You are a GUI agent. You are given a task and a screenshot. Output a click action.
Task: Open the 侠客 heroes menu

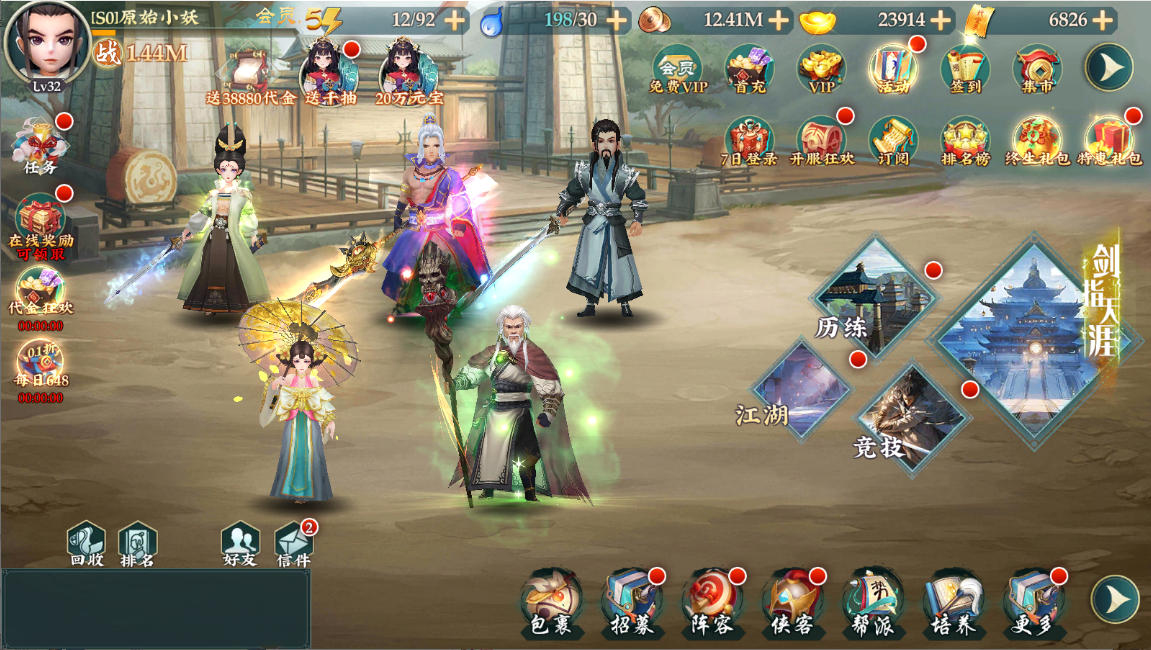[x=793, y=602]
